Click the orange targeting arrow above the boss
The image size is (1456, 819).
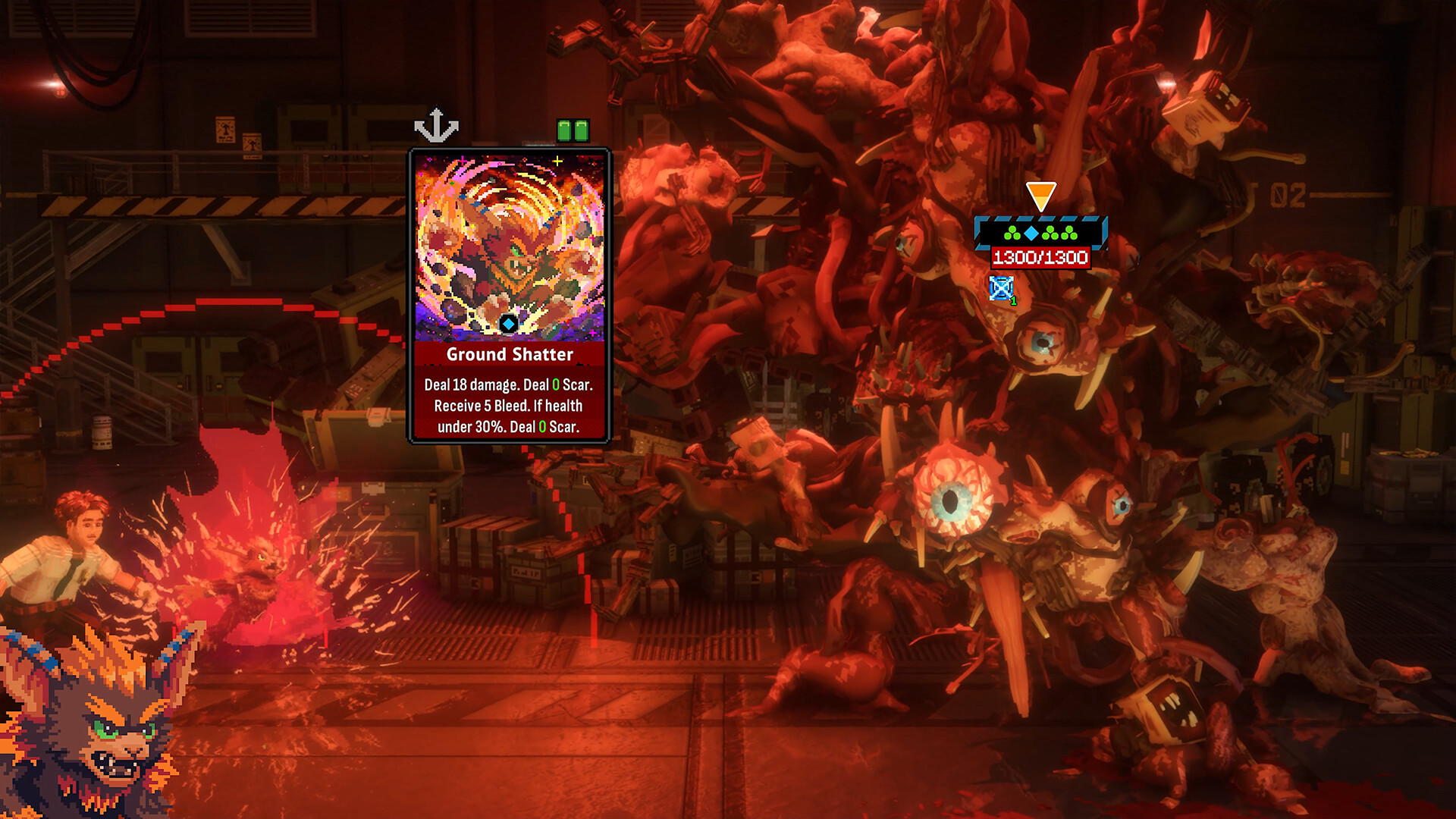point(1040,193)
